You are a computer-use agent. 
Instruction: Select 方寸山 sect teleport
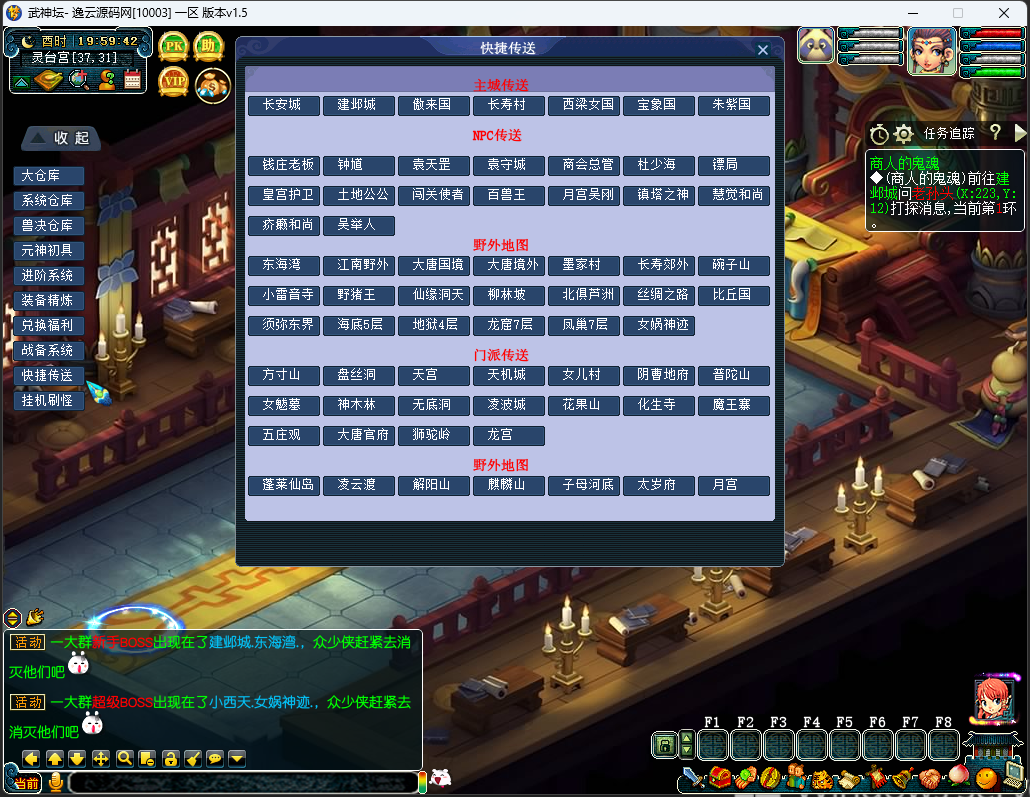click(x=284, y=375)
